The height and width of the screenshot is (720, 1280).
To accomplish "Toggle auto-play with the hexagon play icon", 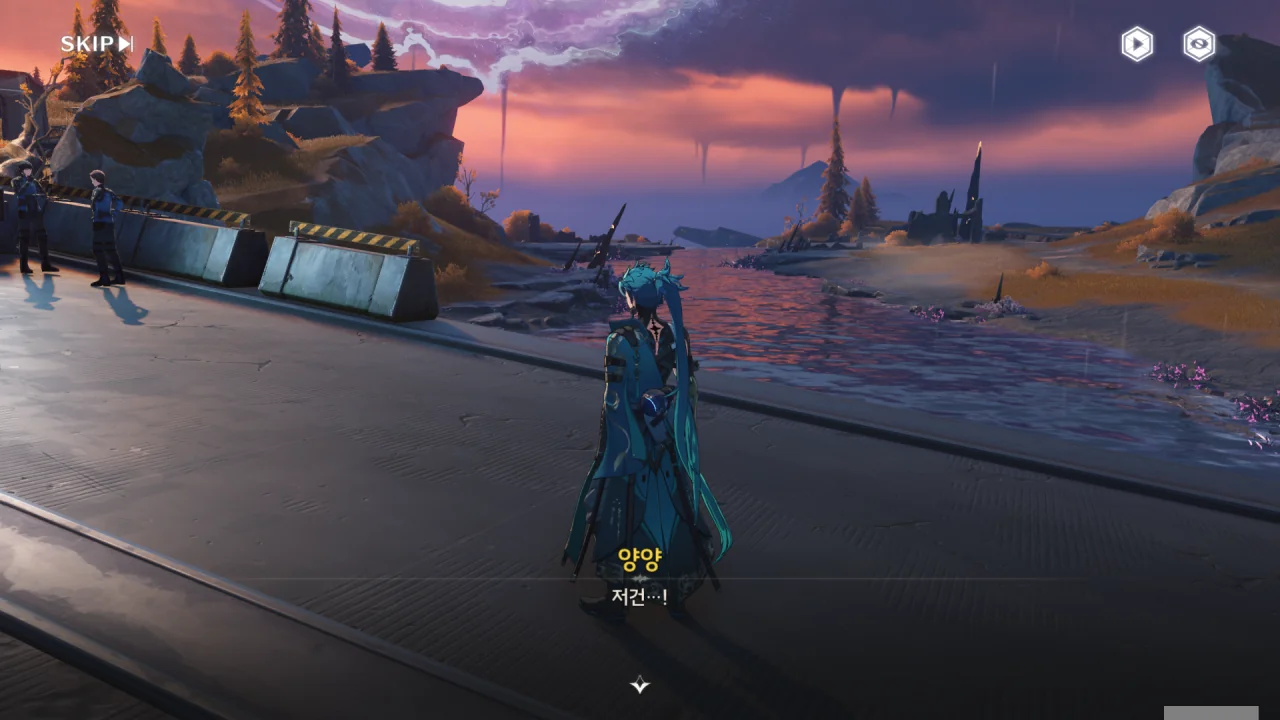I will pyautogui.click(x=1137, y=44).
